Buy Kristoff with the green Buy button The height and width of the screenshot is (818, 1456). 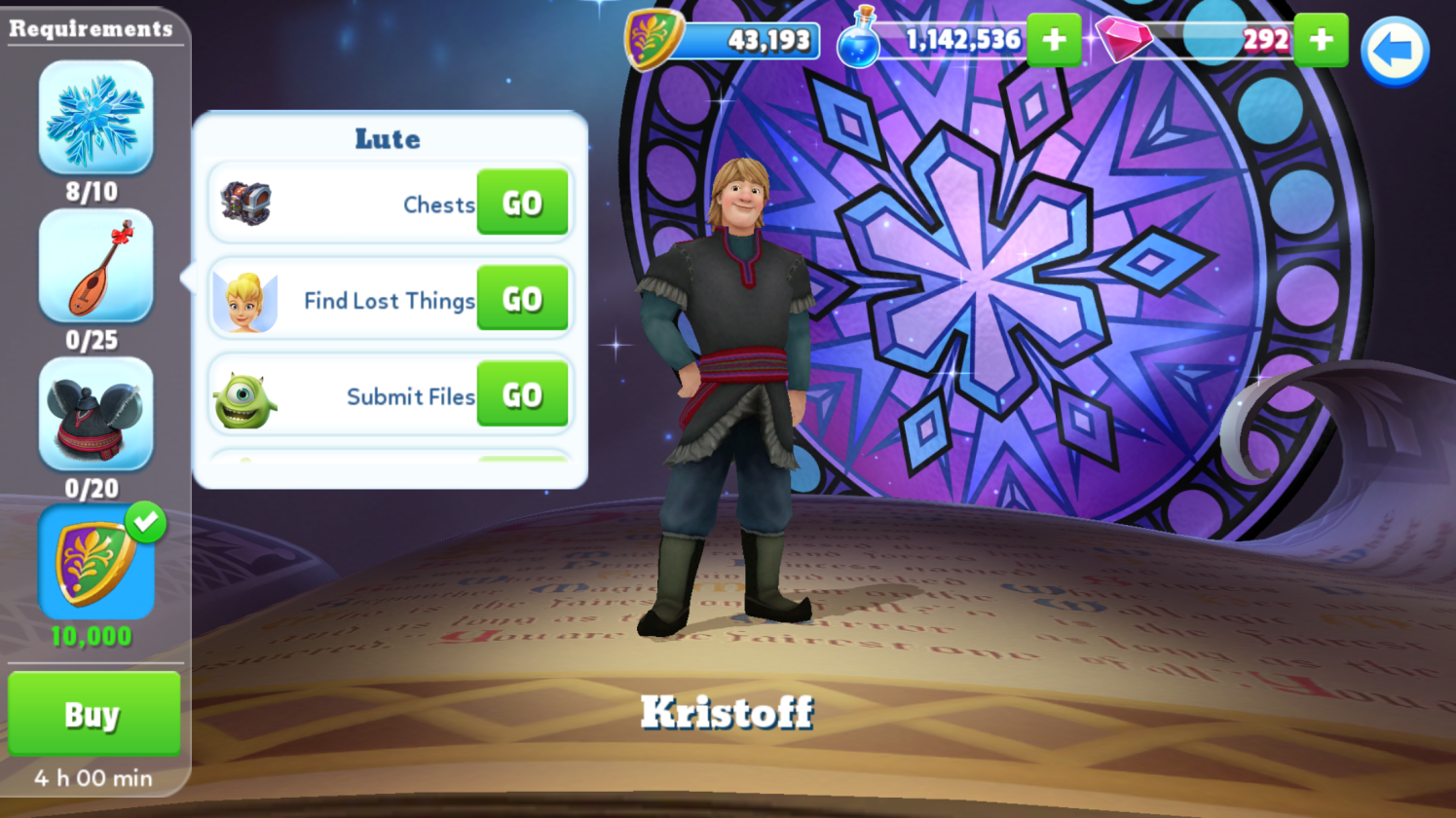(x=93, y=714)
